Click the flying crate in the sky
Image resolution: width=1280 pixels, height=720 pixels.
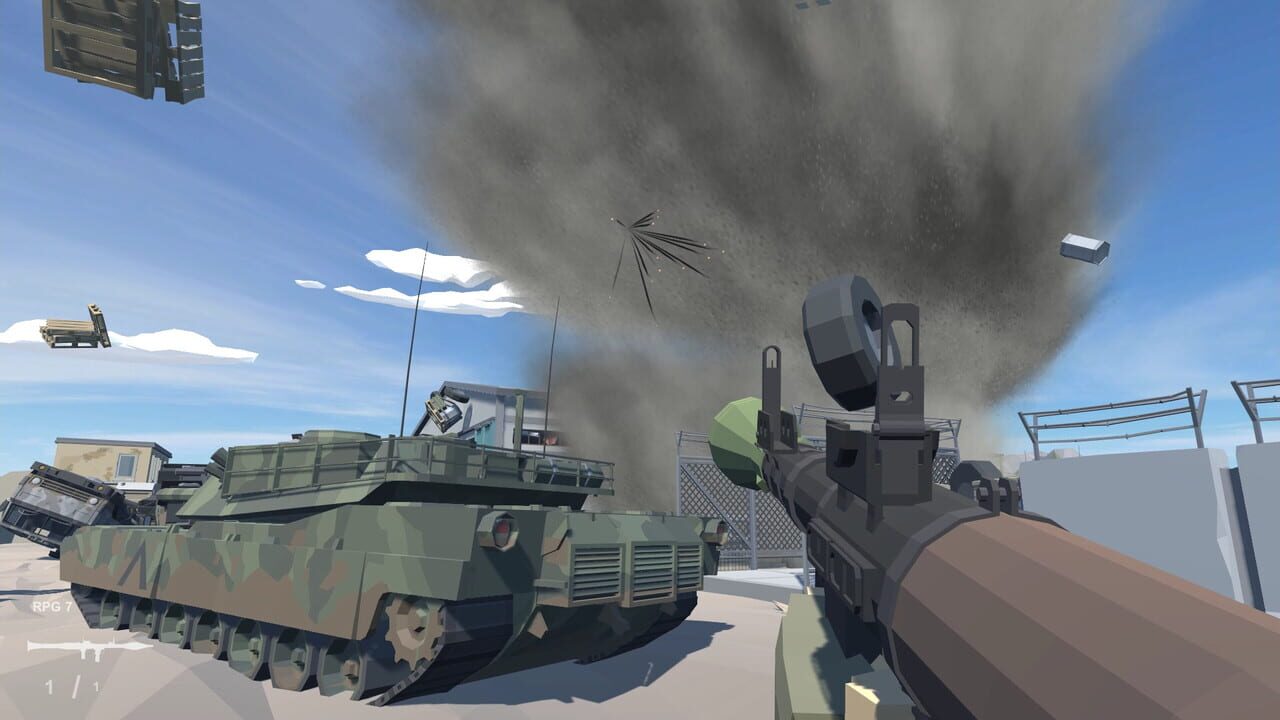(x=1086, y=246)
